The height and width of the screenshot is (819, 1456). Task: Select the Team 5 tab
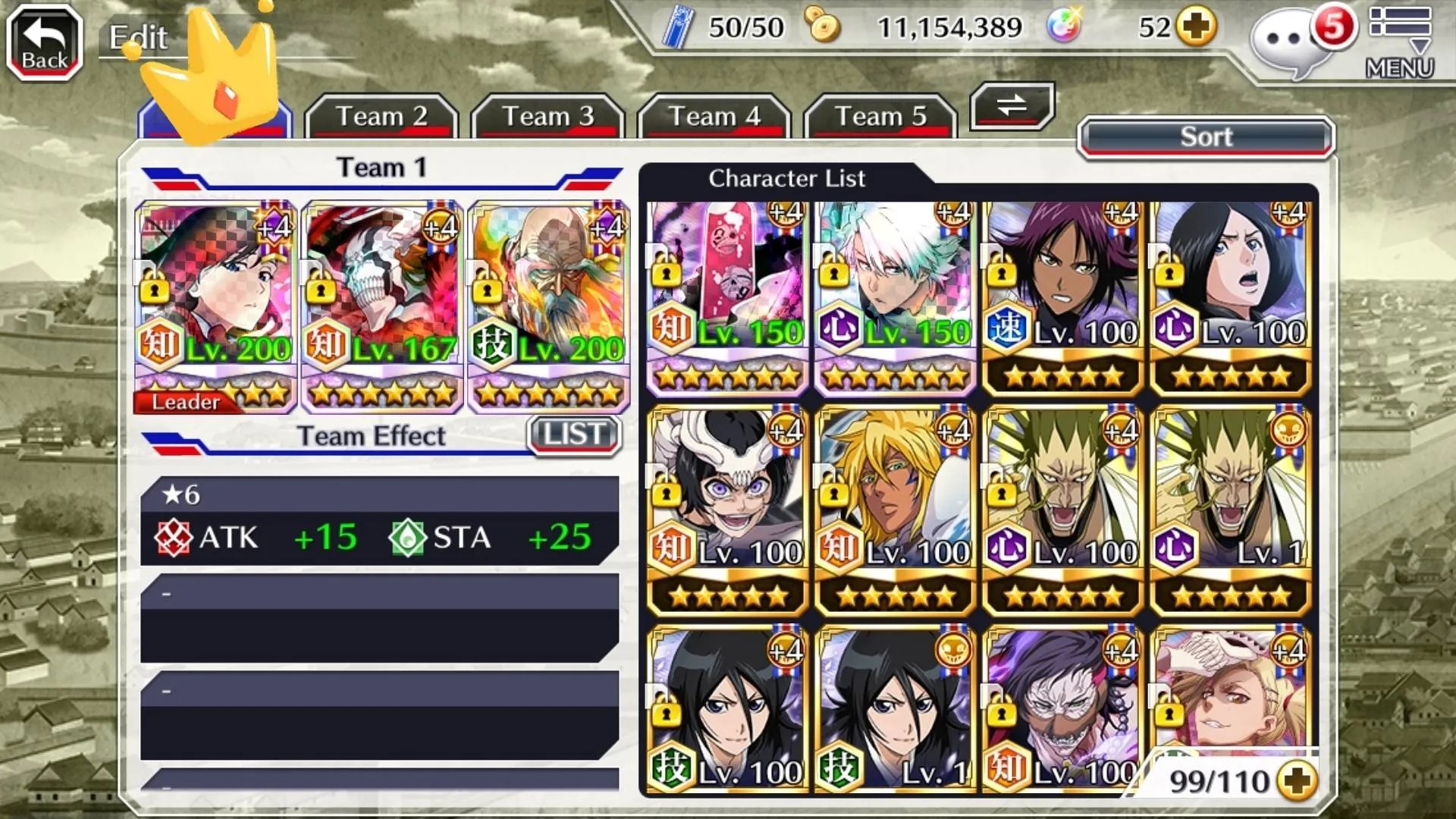880,117
